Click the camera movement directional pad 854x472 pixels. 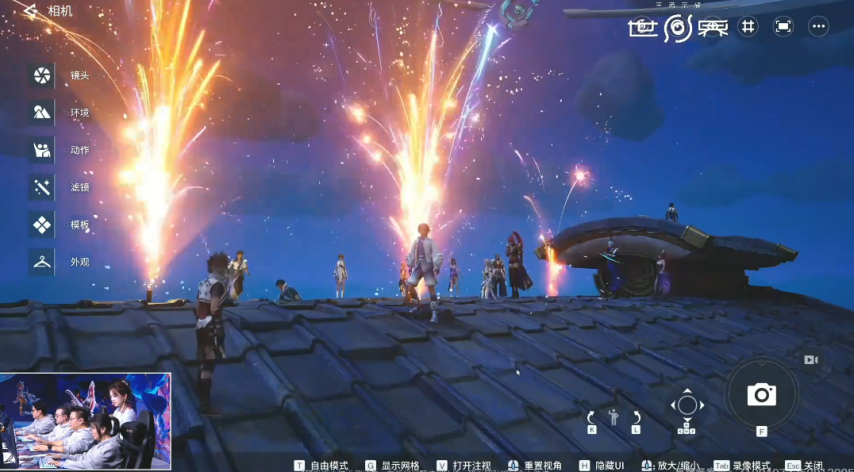687,405
